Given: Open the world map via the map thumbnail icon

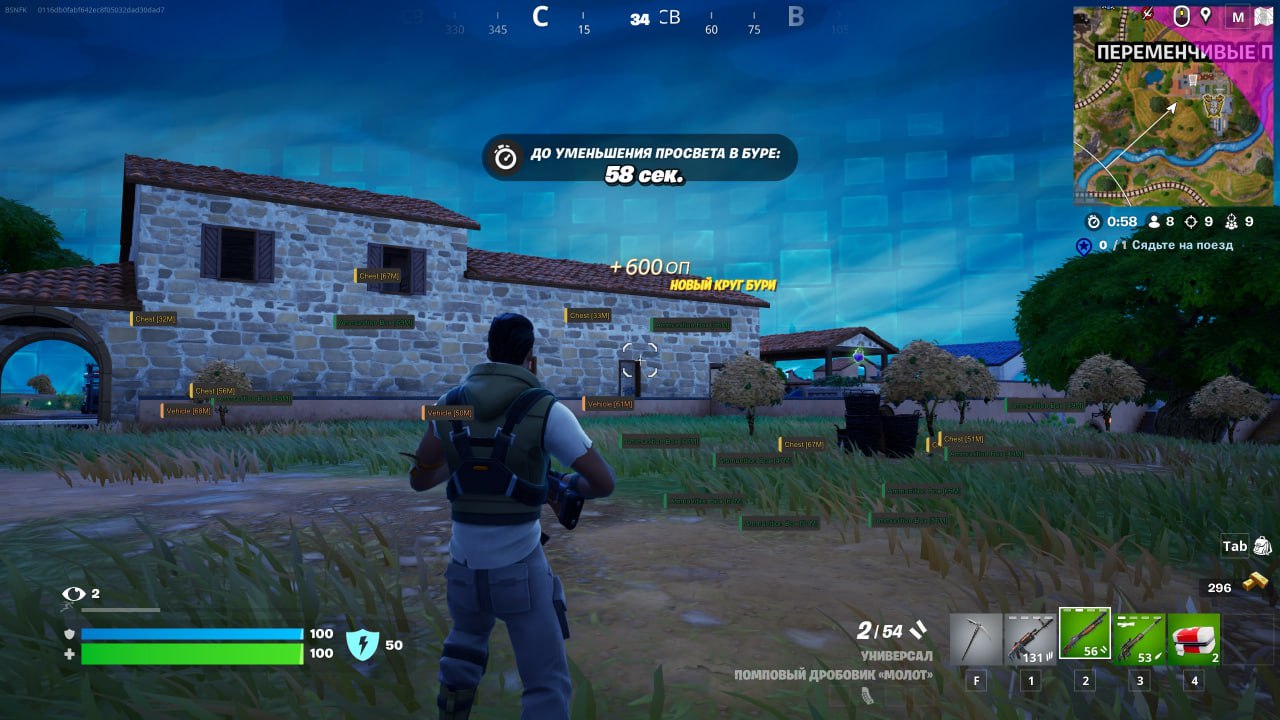Looking at the screenshot, I should pos(1262,14).
